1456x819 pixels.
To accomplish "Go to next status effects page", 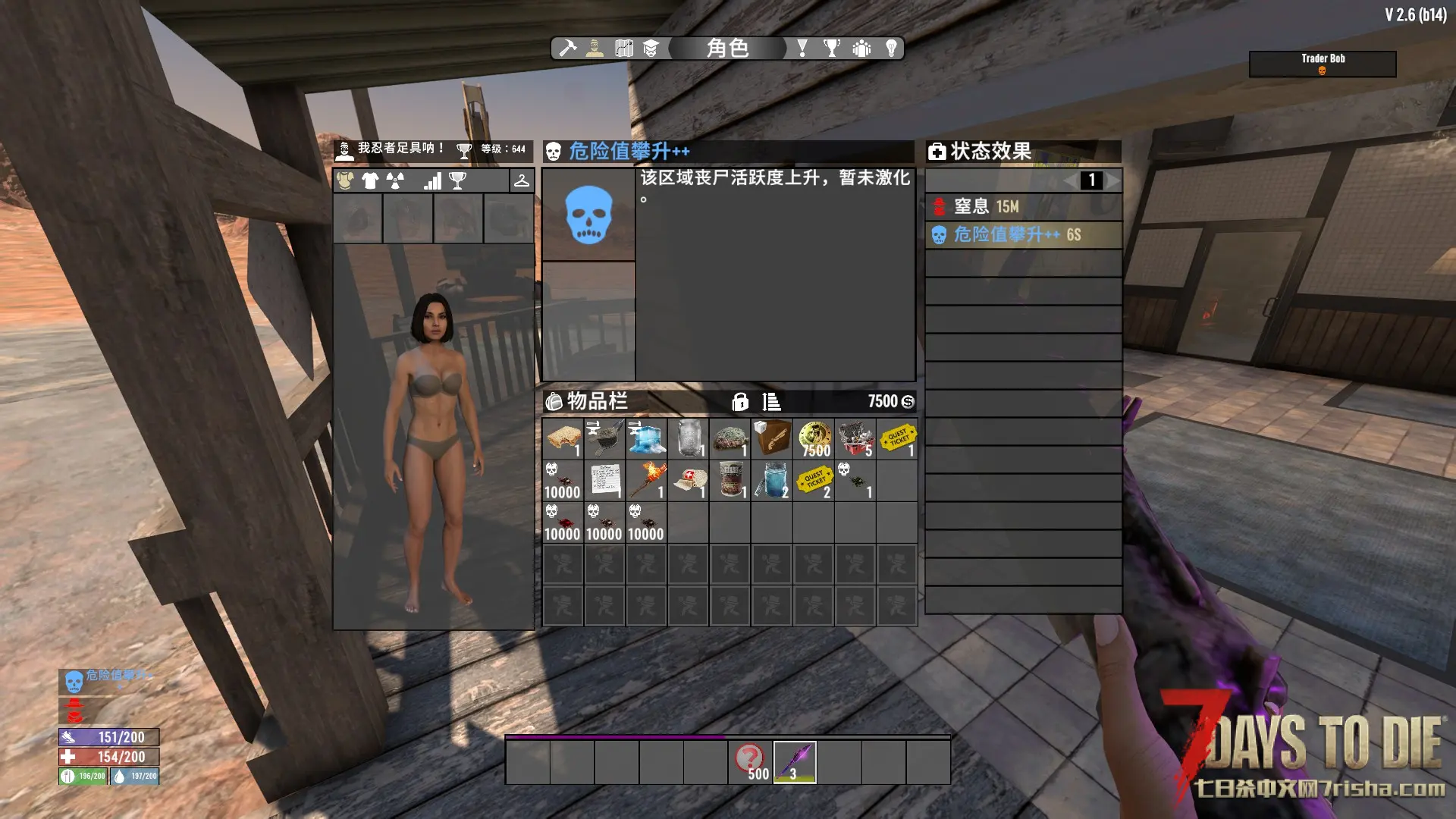I will coord(1112,180).
